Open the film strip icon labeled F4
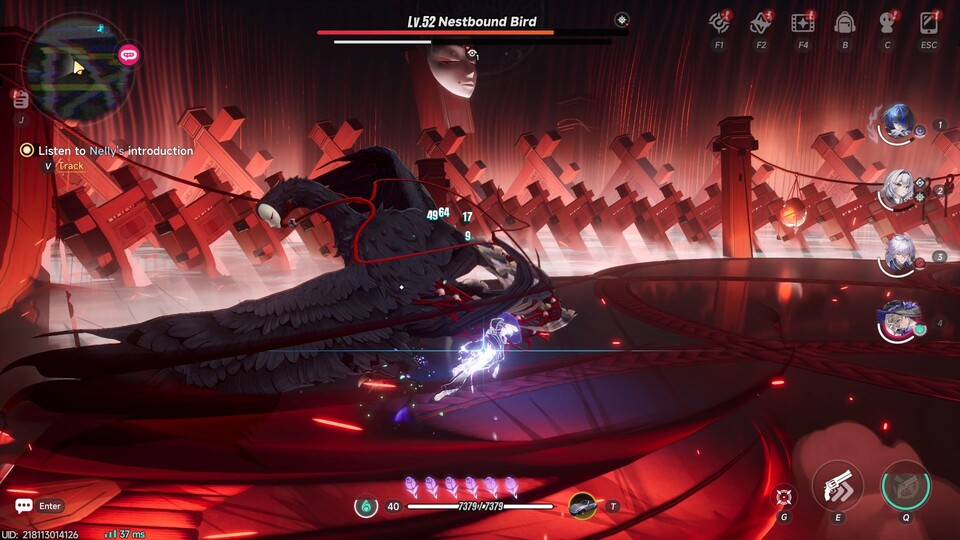Viewport: 960px width, 540px height. 802,23
